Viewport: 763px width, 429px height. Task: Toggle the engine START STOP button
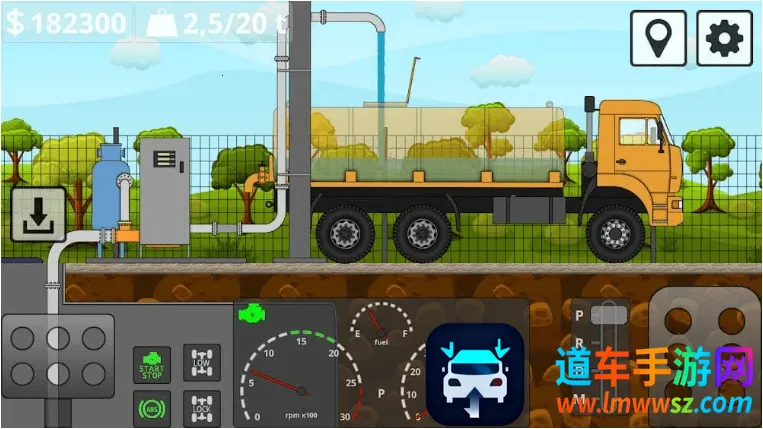click(151, 366)
